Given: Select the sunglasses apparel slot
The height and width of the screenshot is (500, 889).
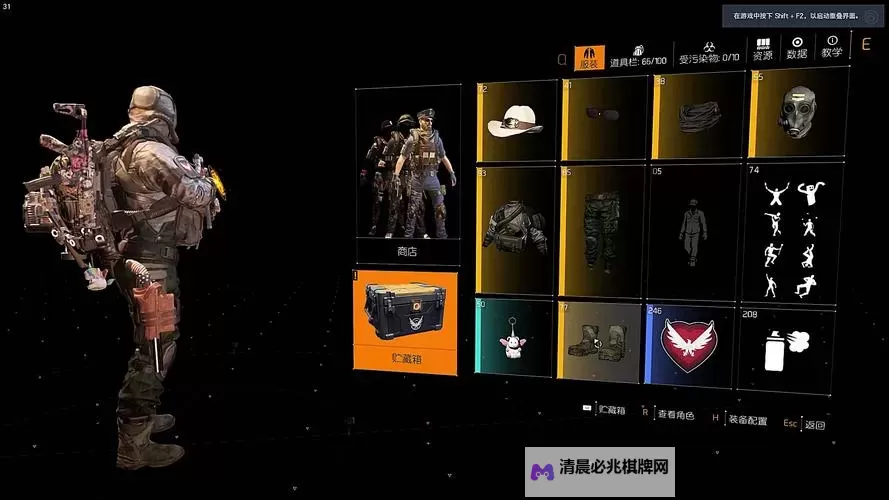Looking at the screenshot, I should pyautogui.click(x=603, y=119).
